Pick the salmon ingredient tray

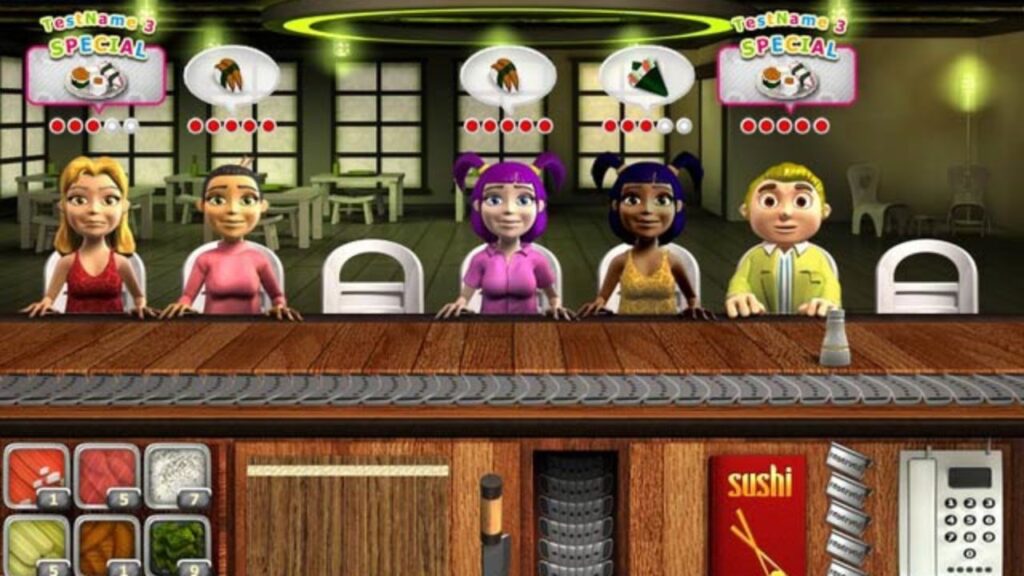tap(35, 474)
